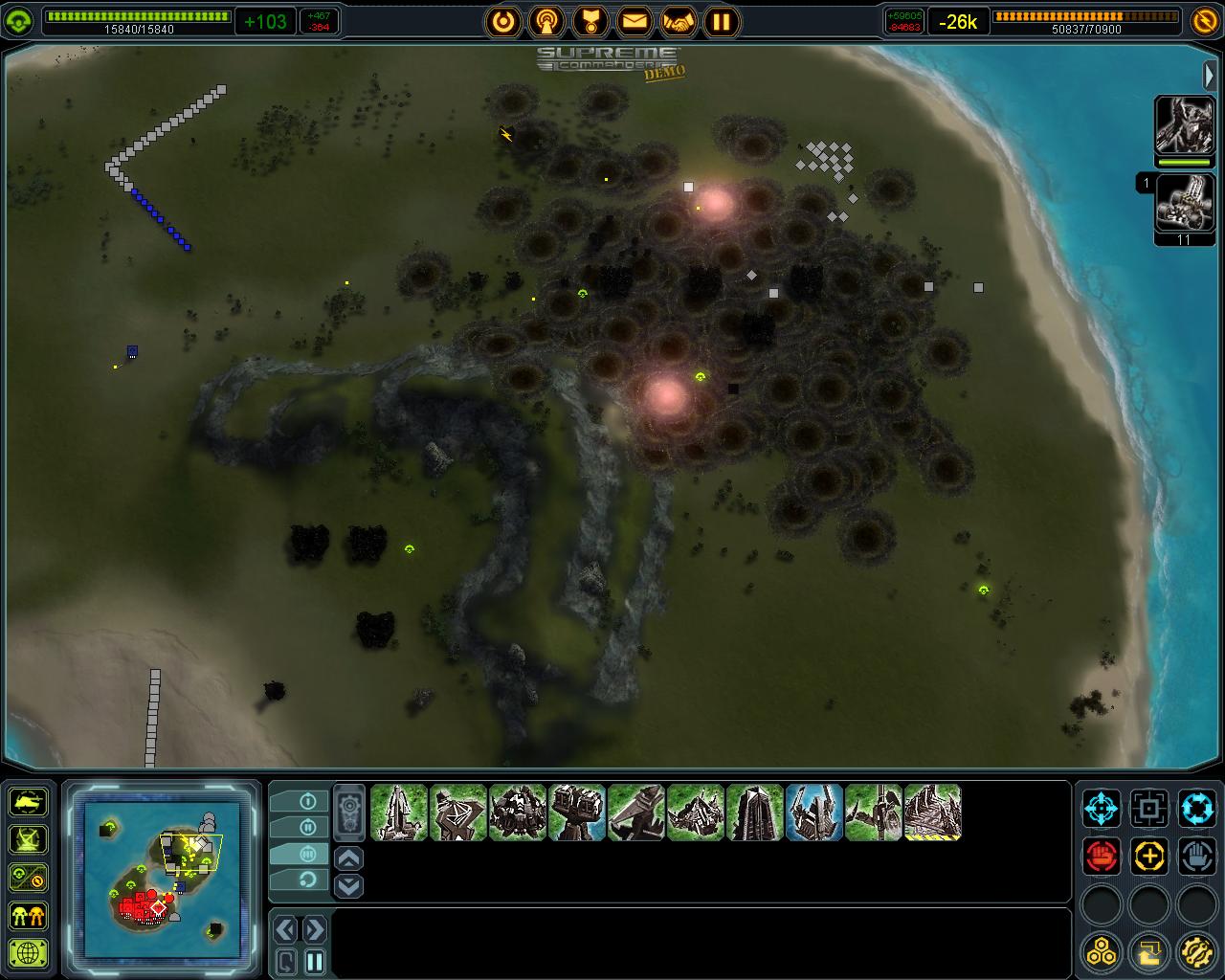Open the diplomacy handshake button
The image size is (1225, 980).
tap(678, 20)
